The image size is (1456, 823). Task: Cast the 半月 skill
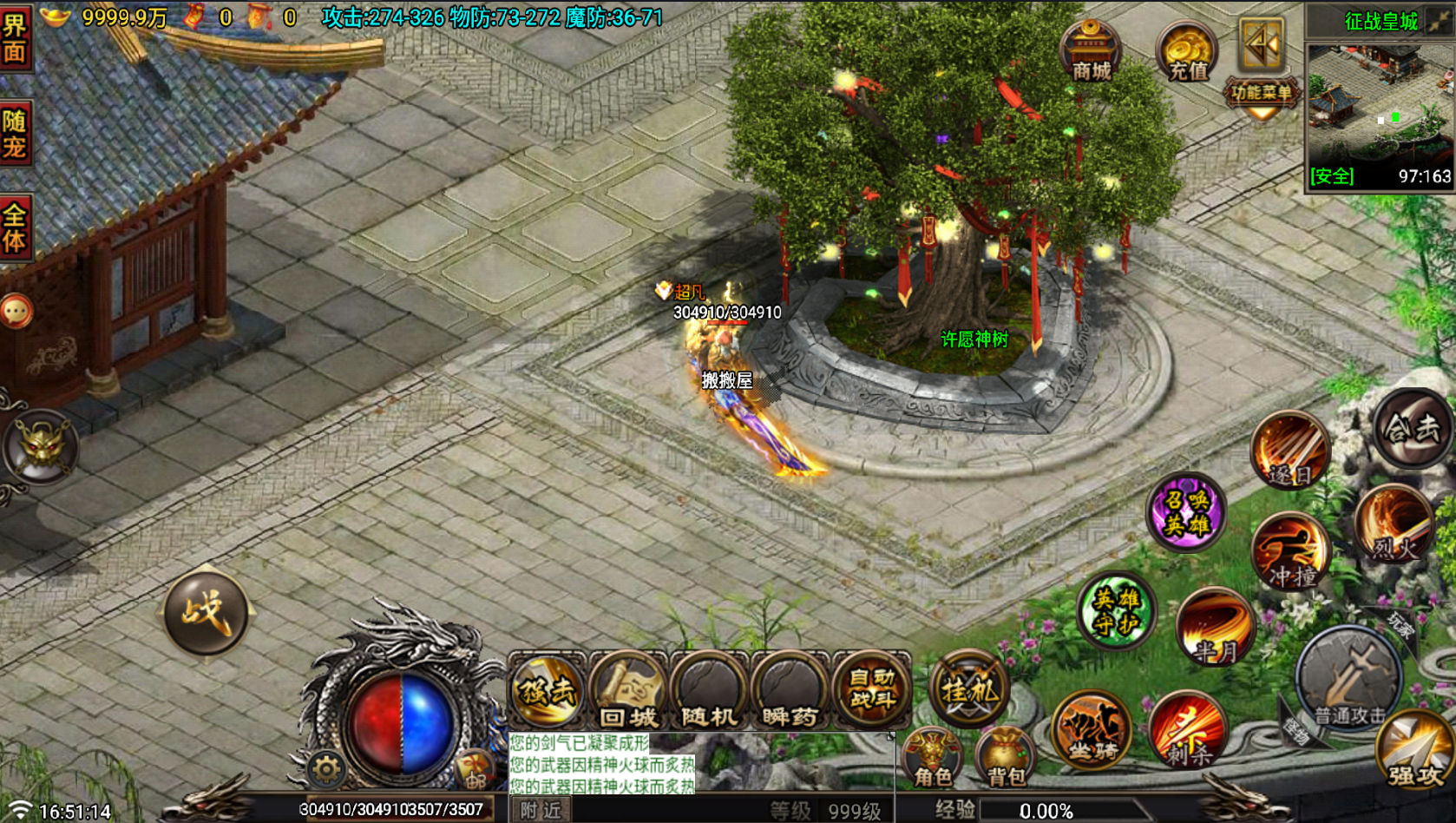(1218, 630)
